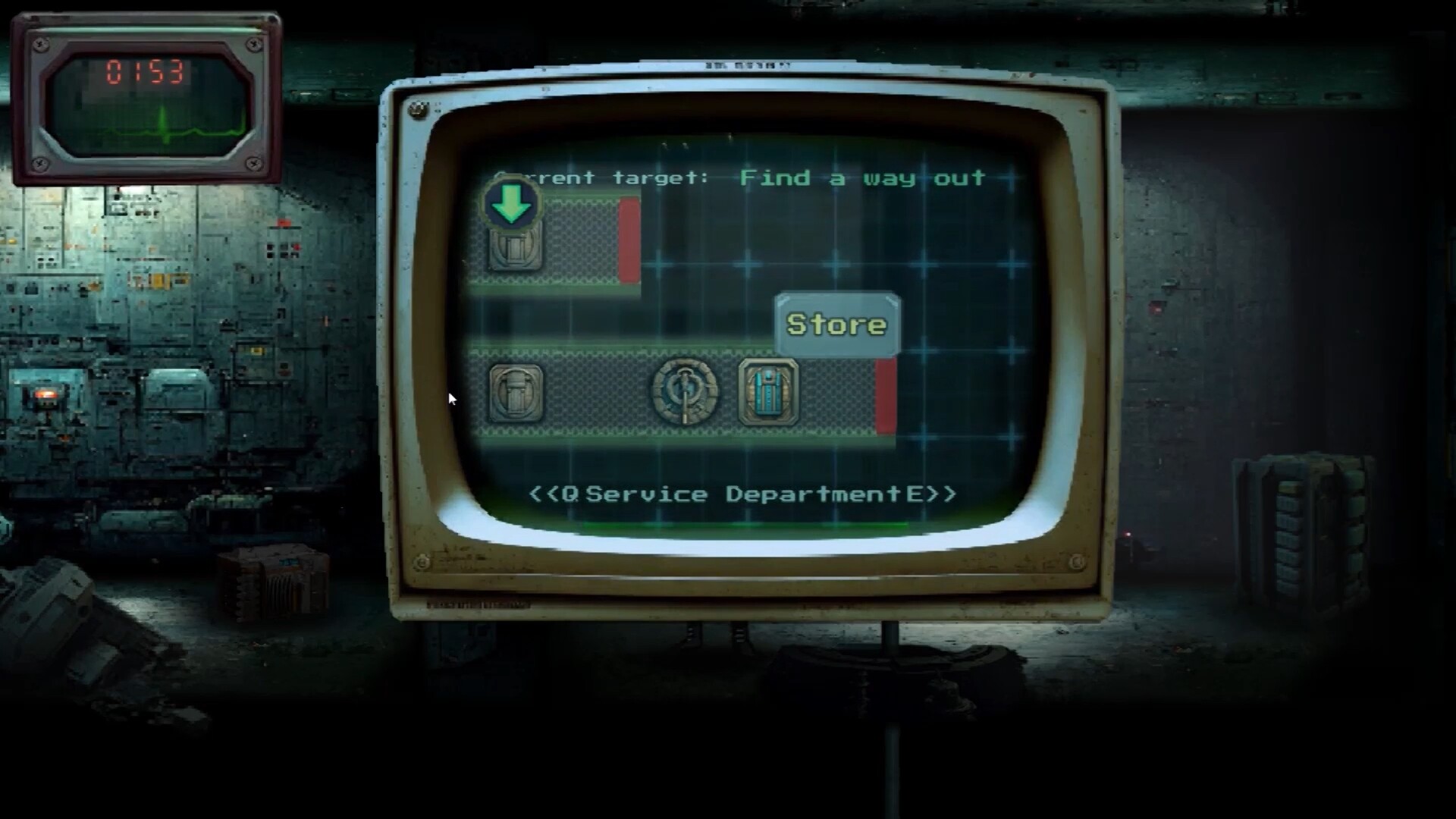Image resolution: width=1456 pixels, height=819 pixels.
Task: Click the red blocked exit at the lower right corridor
Action: pyautogui.click(x=885, y=395)
